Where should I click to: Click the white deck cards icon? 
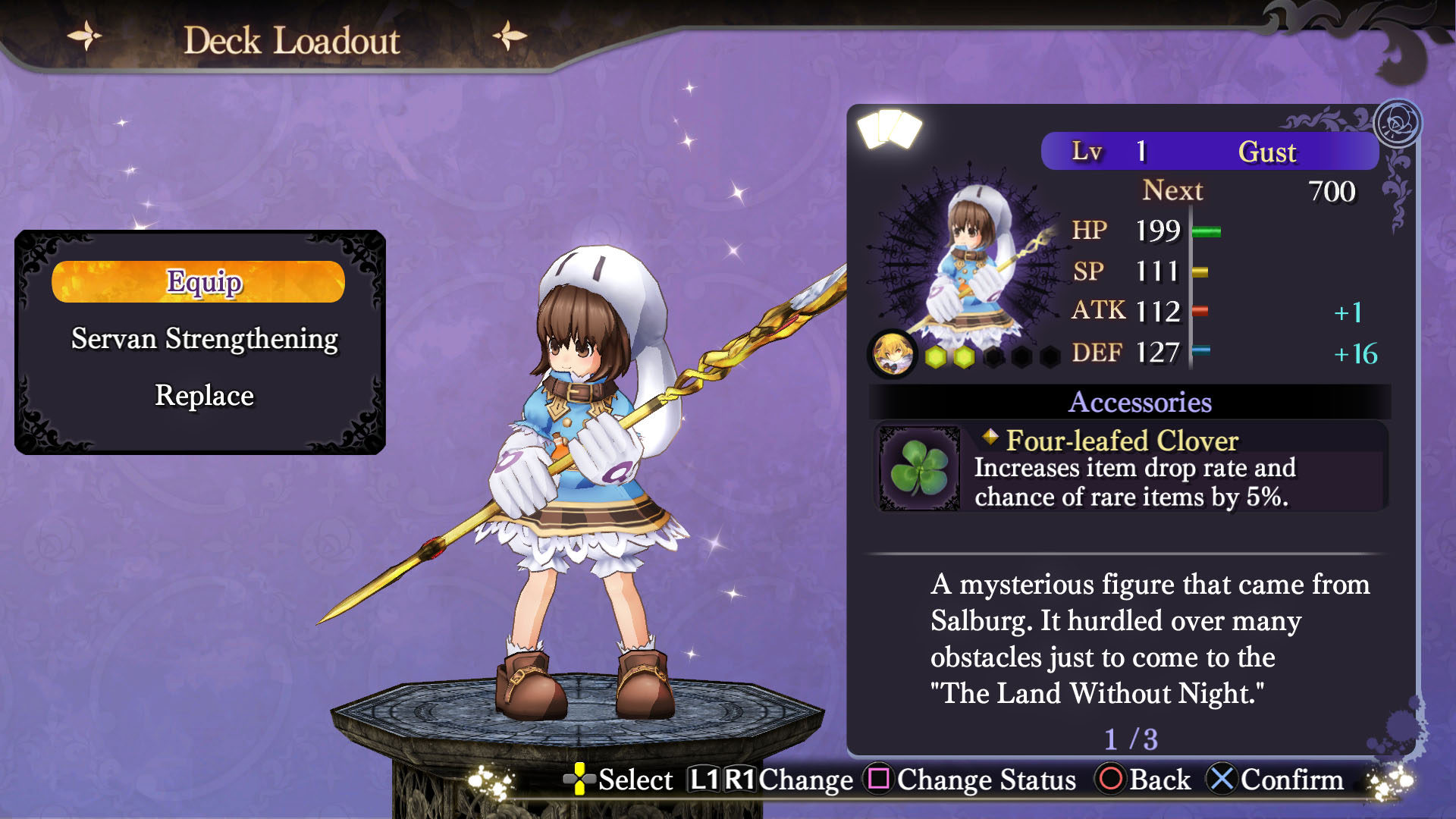[889, 128]
